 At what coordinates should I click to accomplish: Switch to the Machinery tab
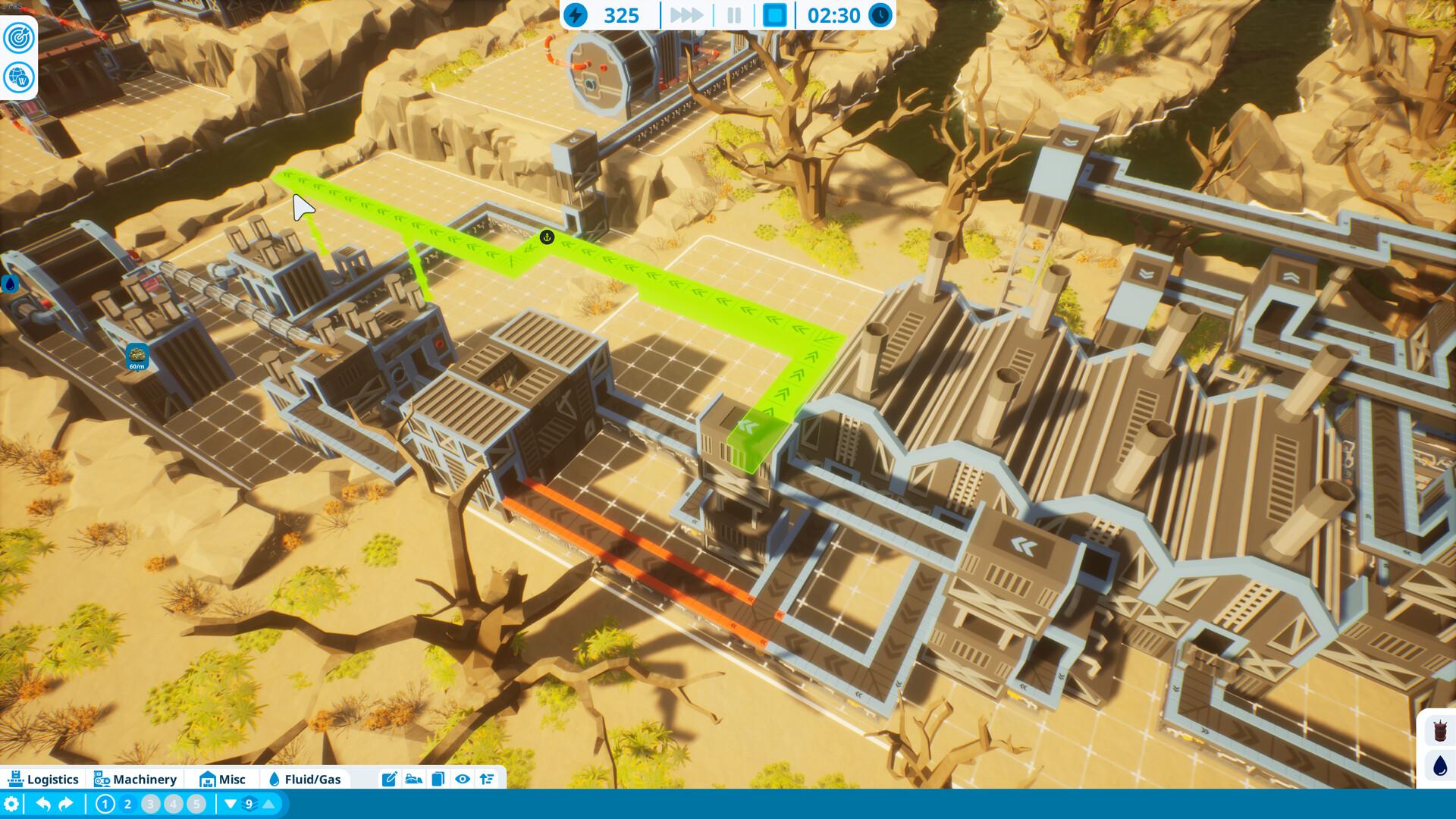135,779
